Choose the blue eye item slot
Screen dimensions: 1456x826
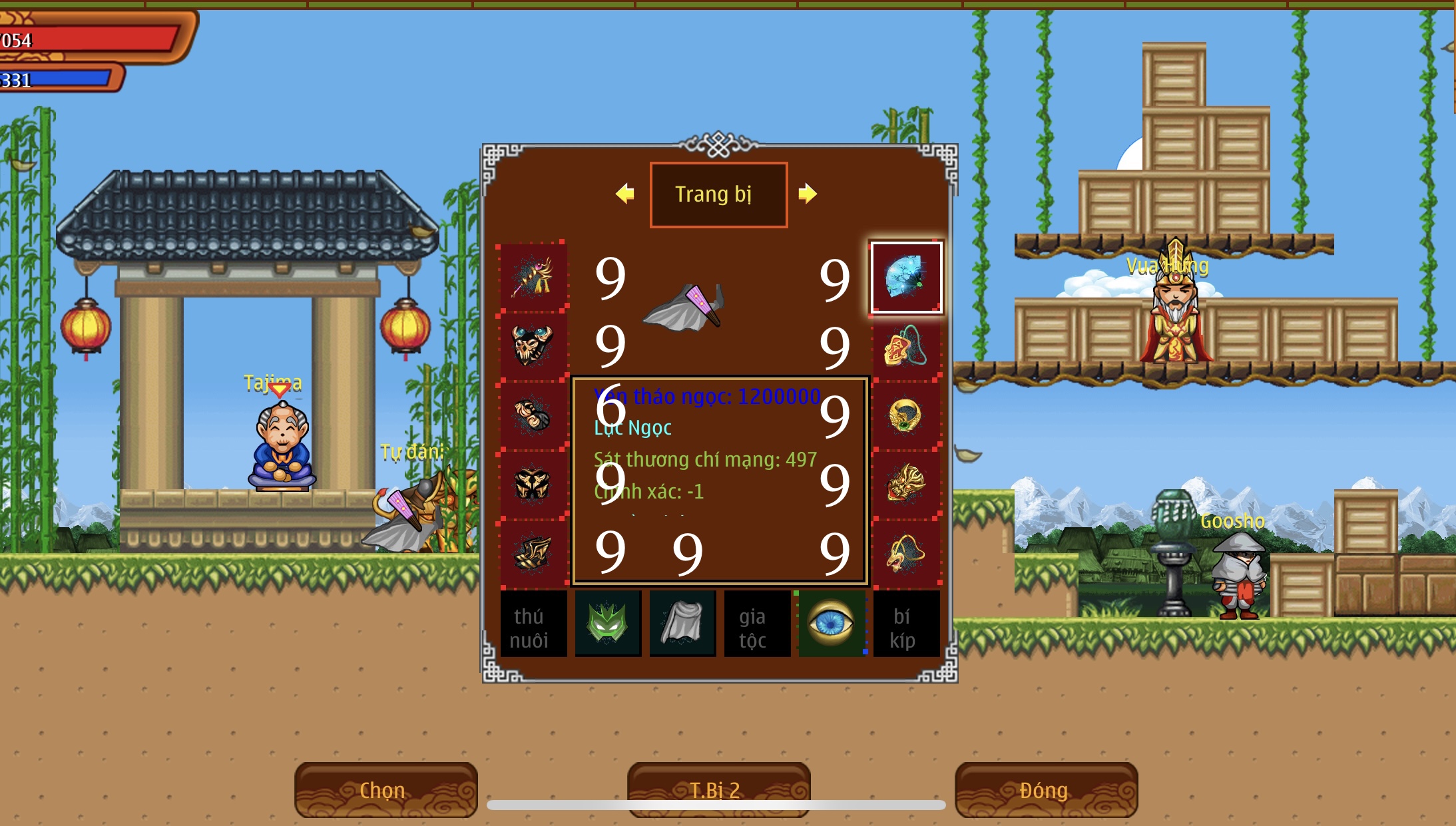[831, 624]
